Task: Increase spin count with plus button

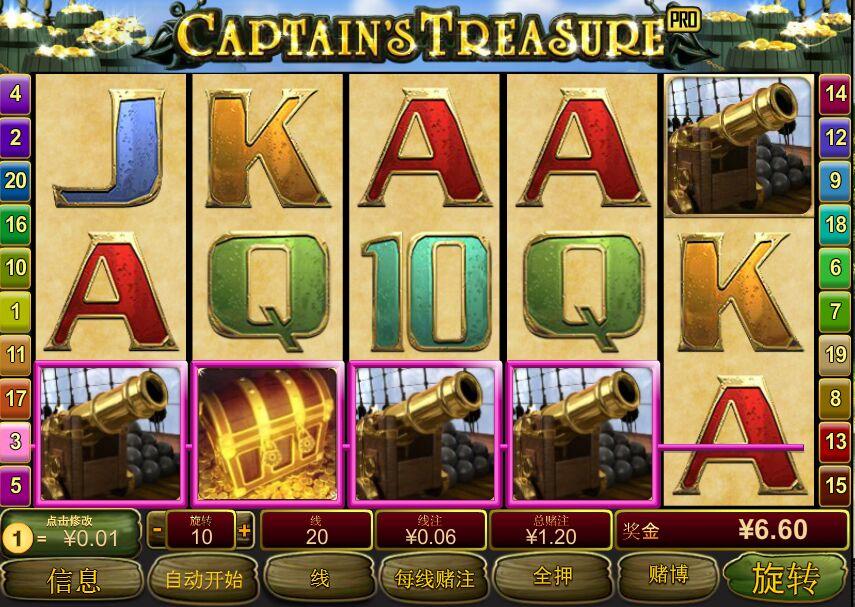Action: 244,530
